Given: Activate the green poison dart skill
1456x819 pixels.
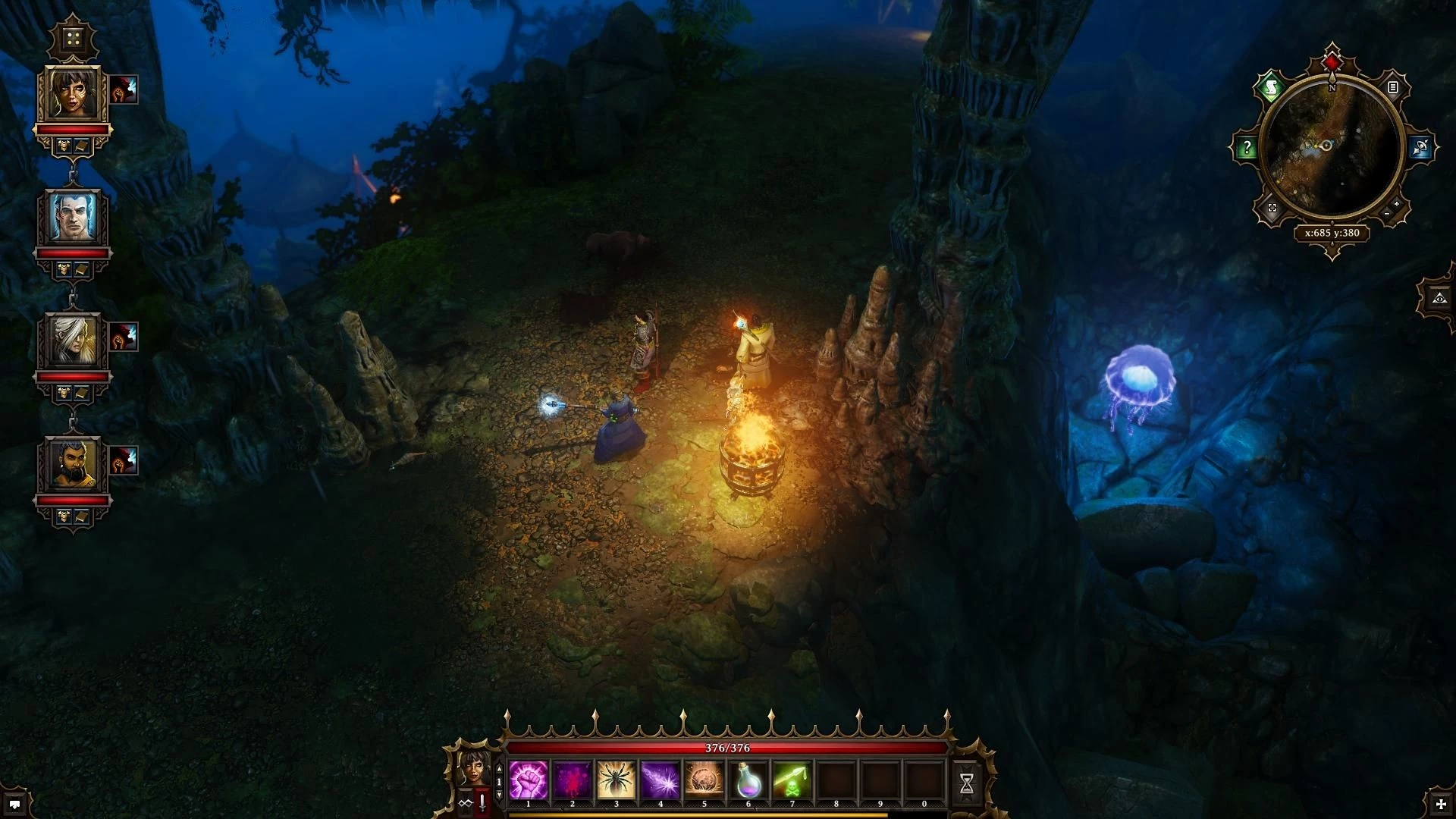Looking at the screenshot, I should point(792,780).
